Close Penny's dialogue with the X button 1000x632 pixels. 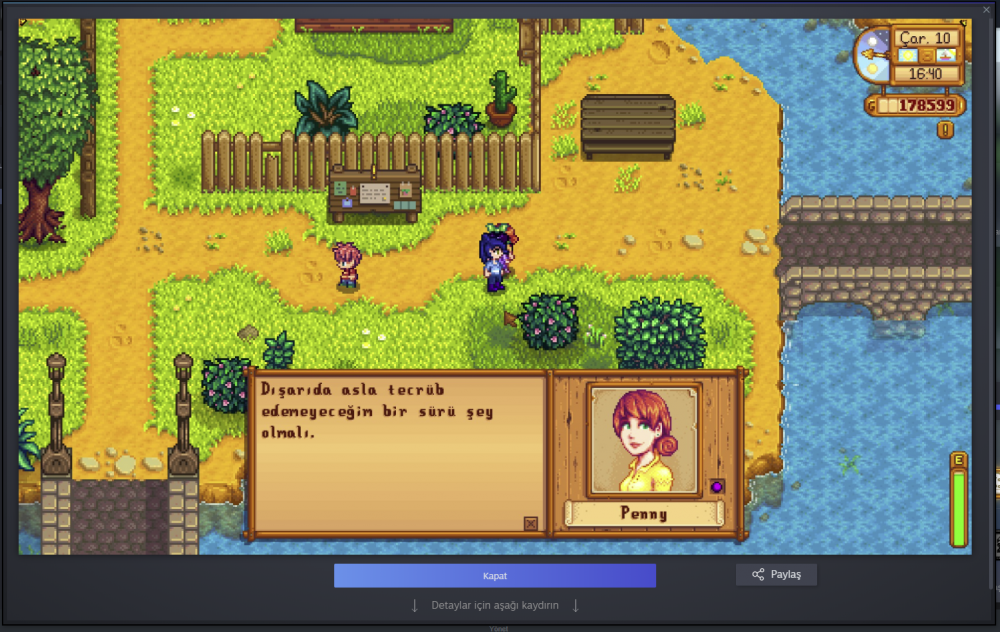tap(530, 523)
